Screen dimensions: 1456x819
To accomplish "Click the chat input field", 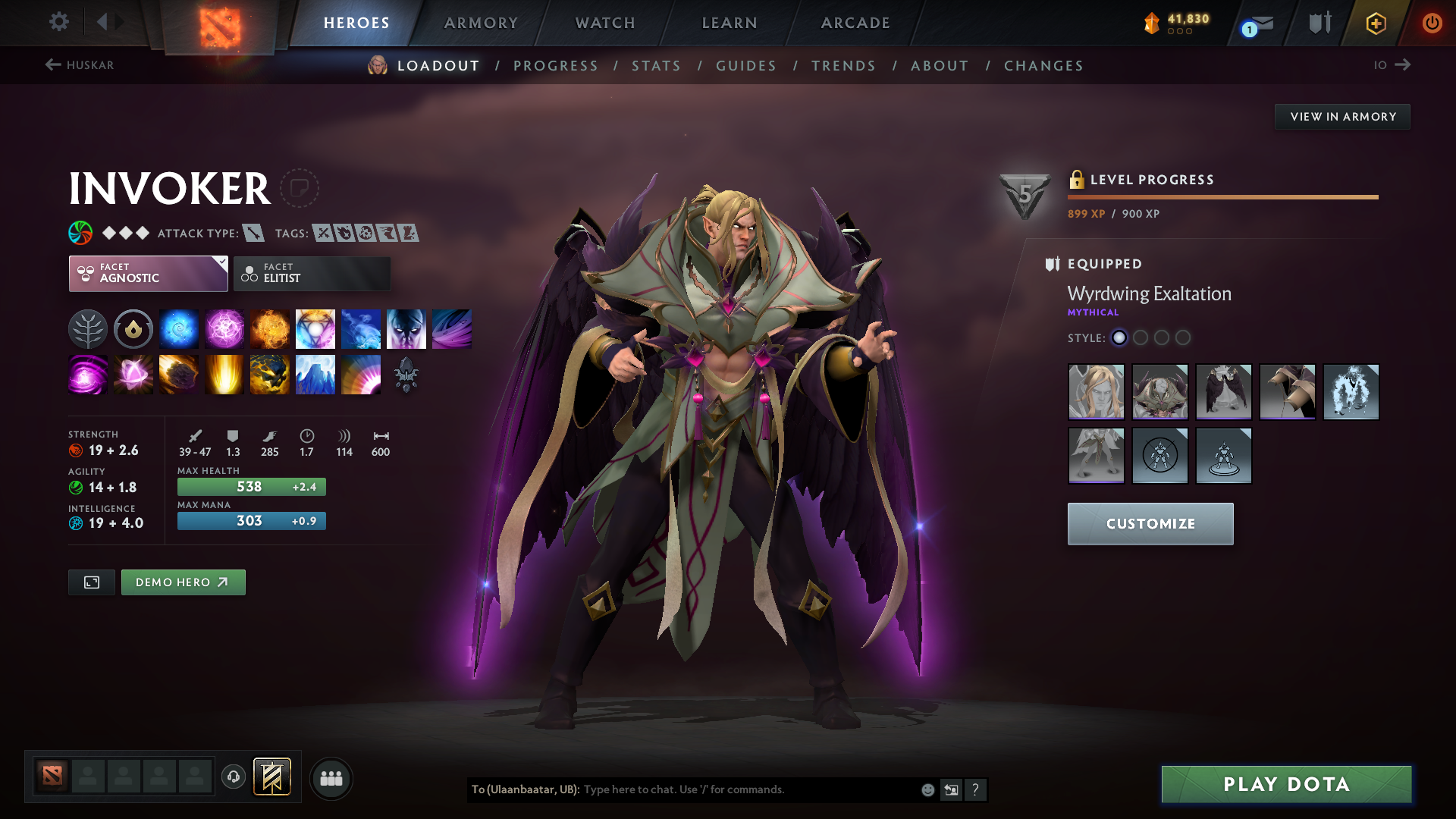I will [x=720, y=789].
